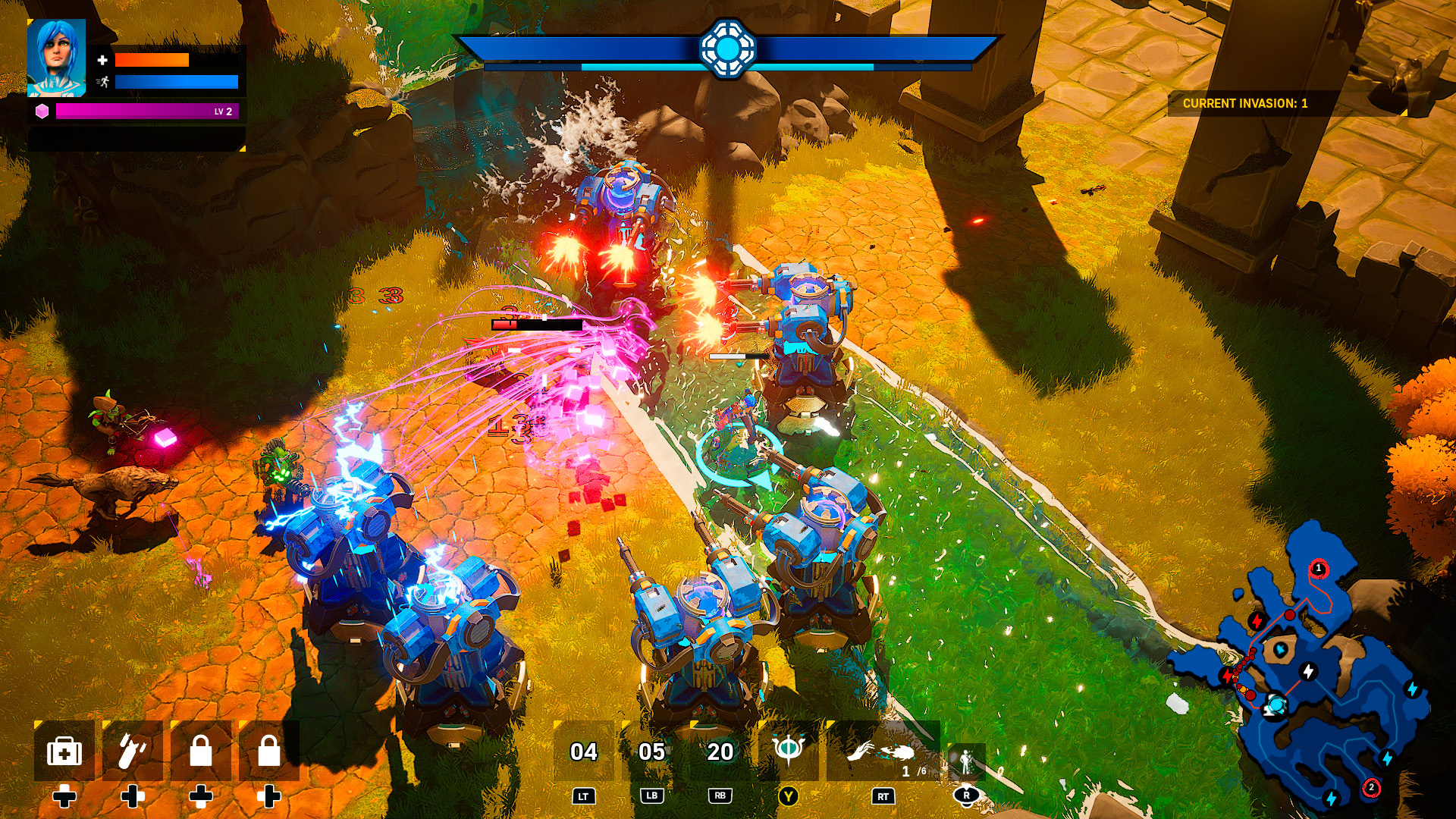
Task: Click the hexagonal XP crystal icon
Action: (44, 111)
